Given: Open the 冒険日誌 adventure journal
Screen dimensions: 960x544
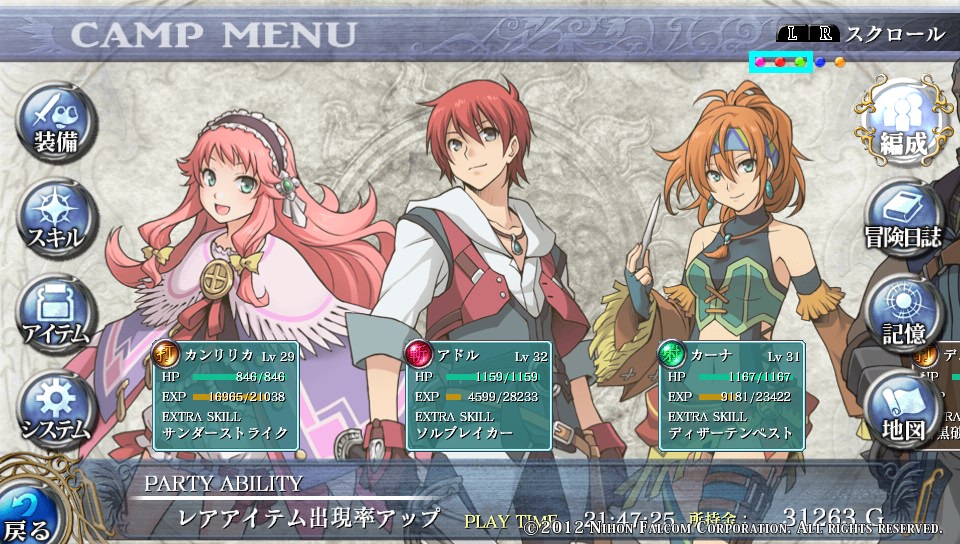Looking at the screenshot, I should click(x=903, y=218).
